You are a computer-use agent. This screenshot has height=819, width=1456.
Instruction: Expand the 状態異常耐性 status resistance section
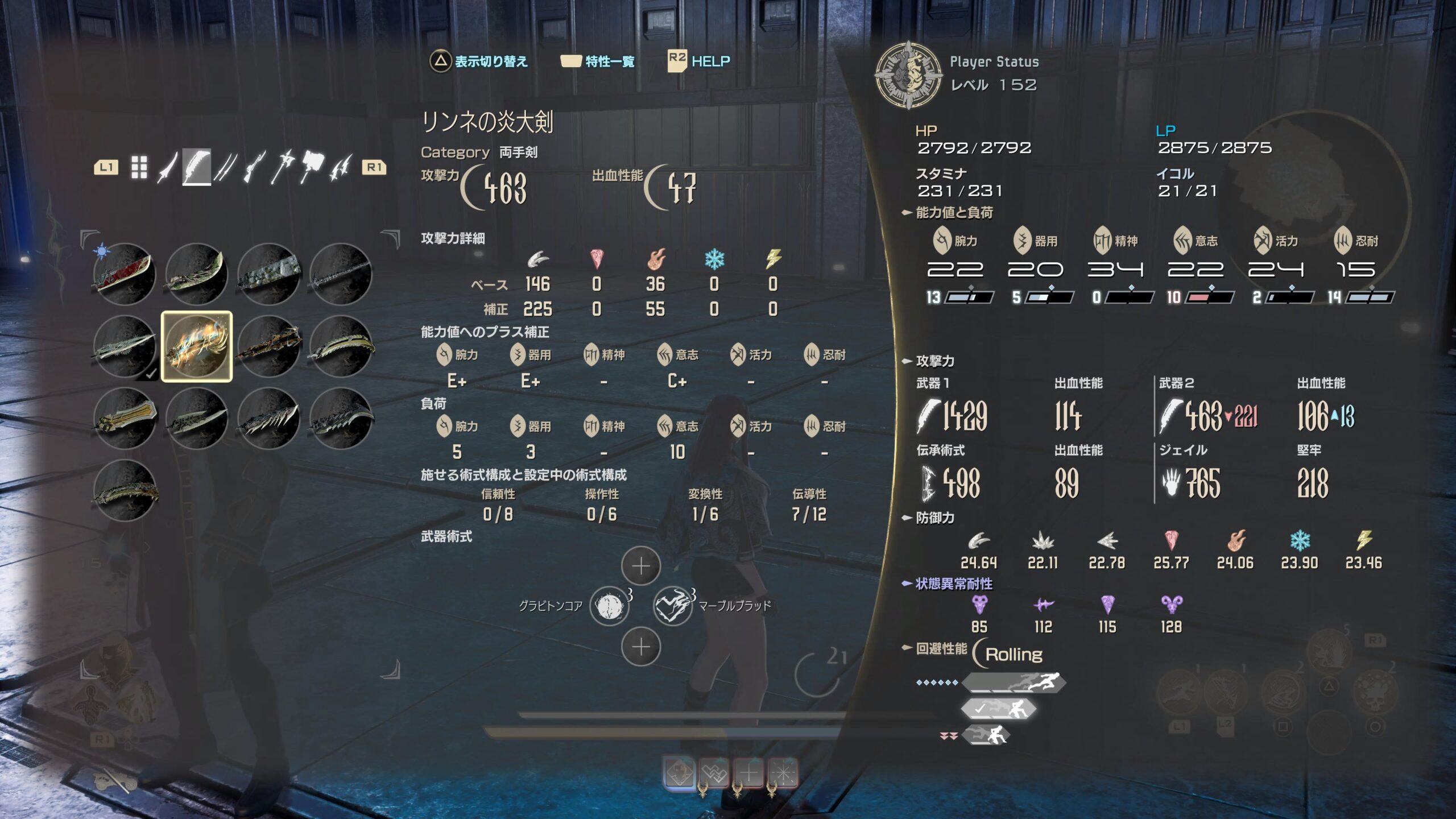tap(953, 584)
